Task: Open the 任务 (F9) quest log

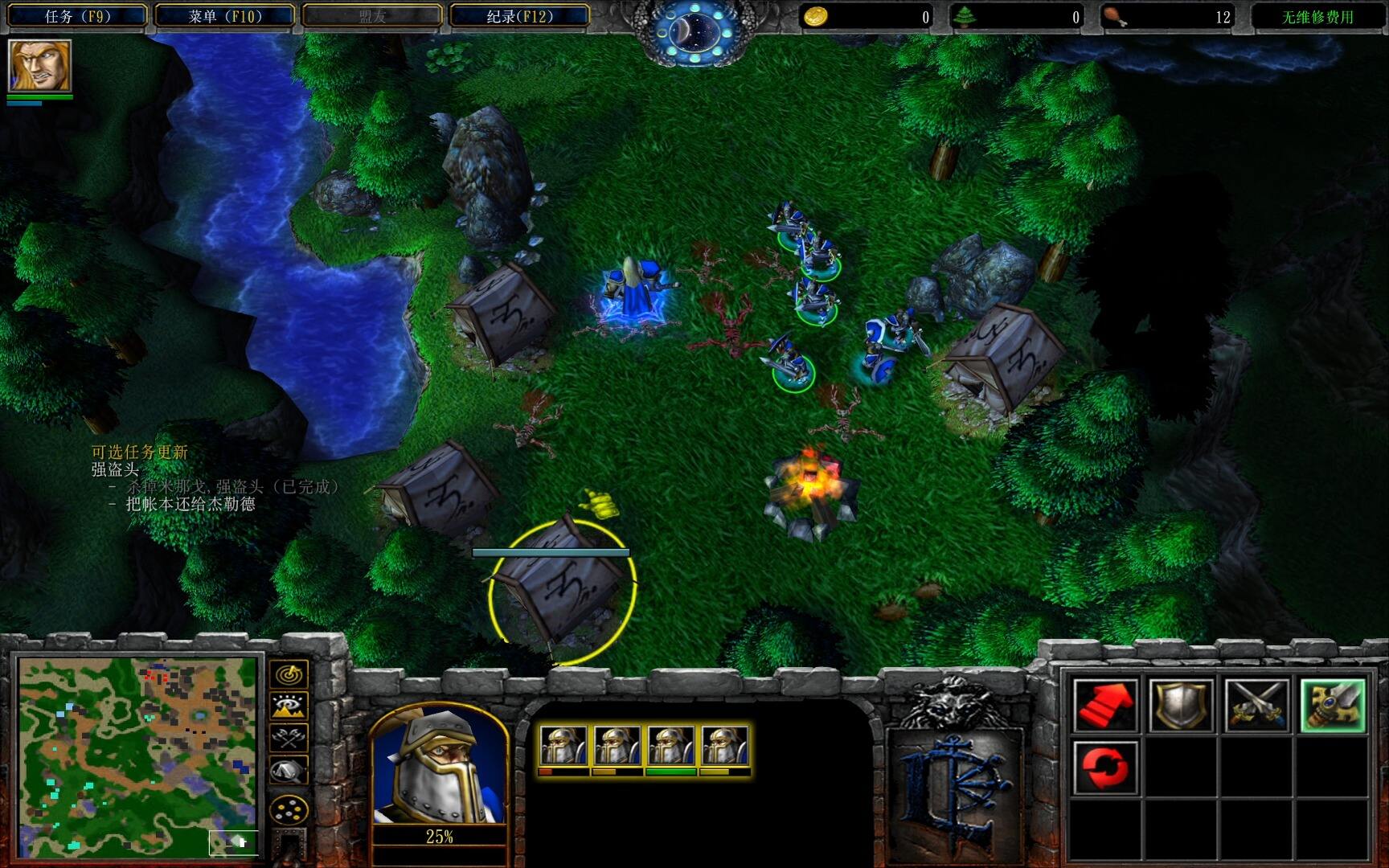Action: tap(77, 16)
